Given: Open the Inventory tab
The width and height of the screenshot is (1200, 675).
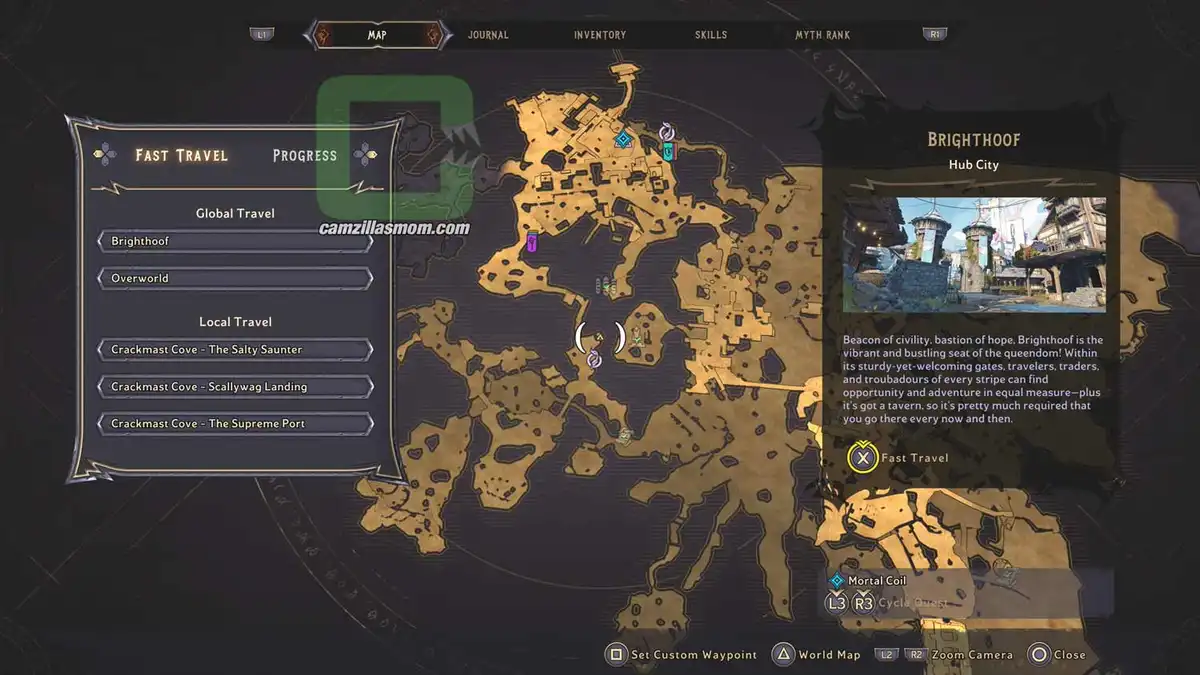Looking at the screenshot, I should (x=600, y=35).
